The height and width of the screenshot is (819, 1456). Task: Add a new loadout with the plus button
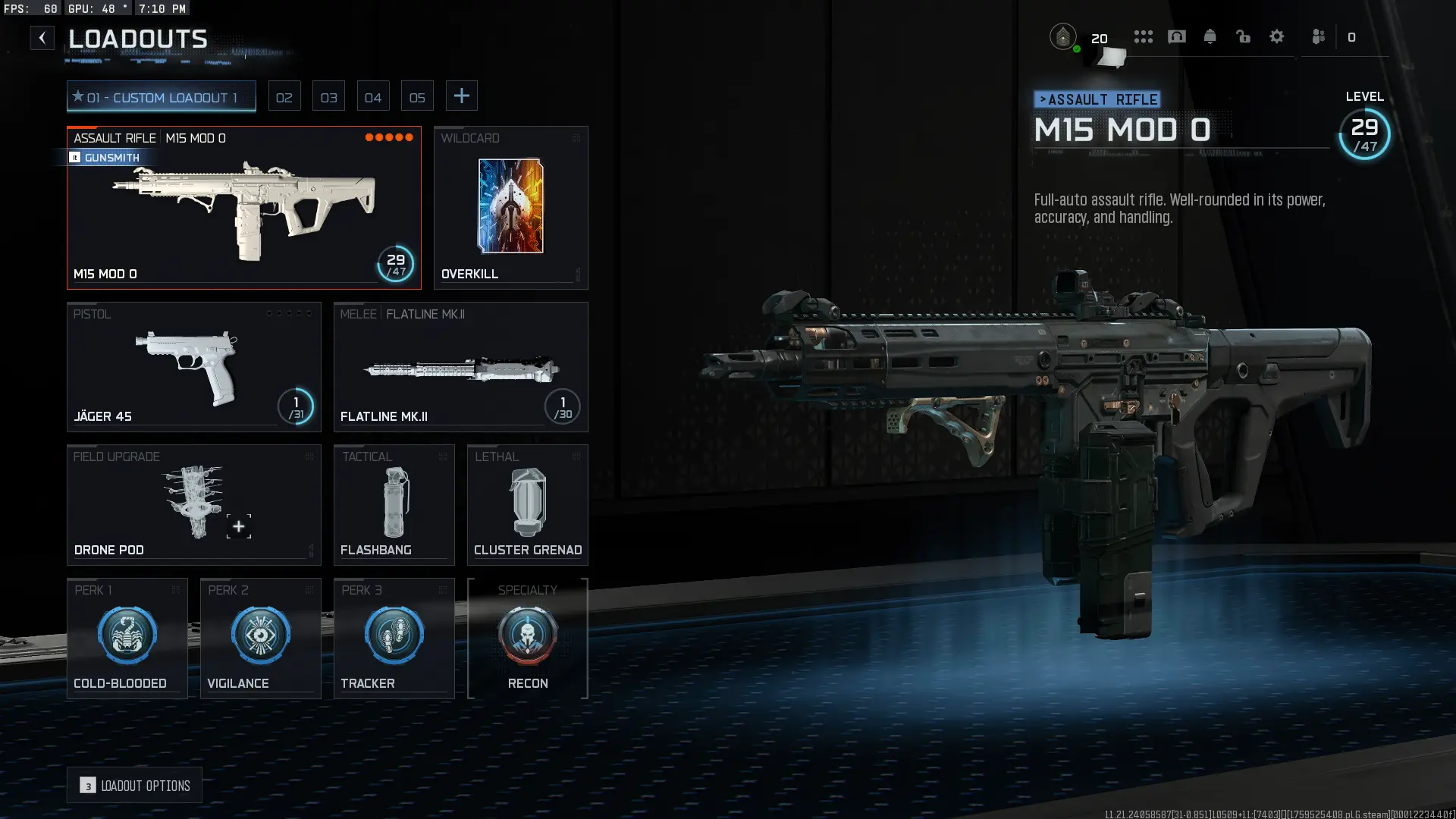pos(461,96)
